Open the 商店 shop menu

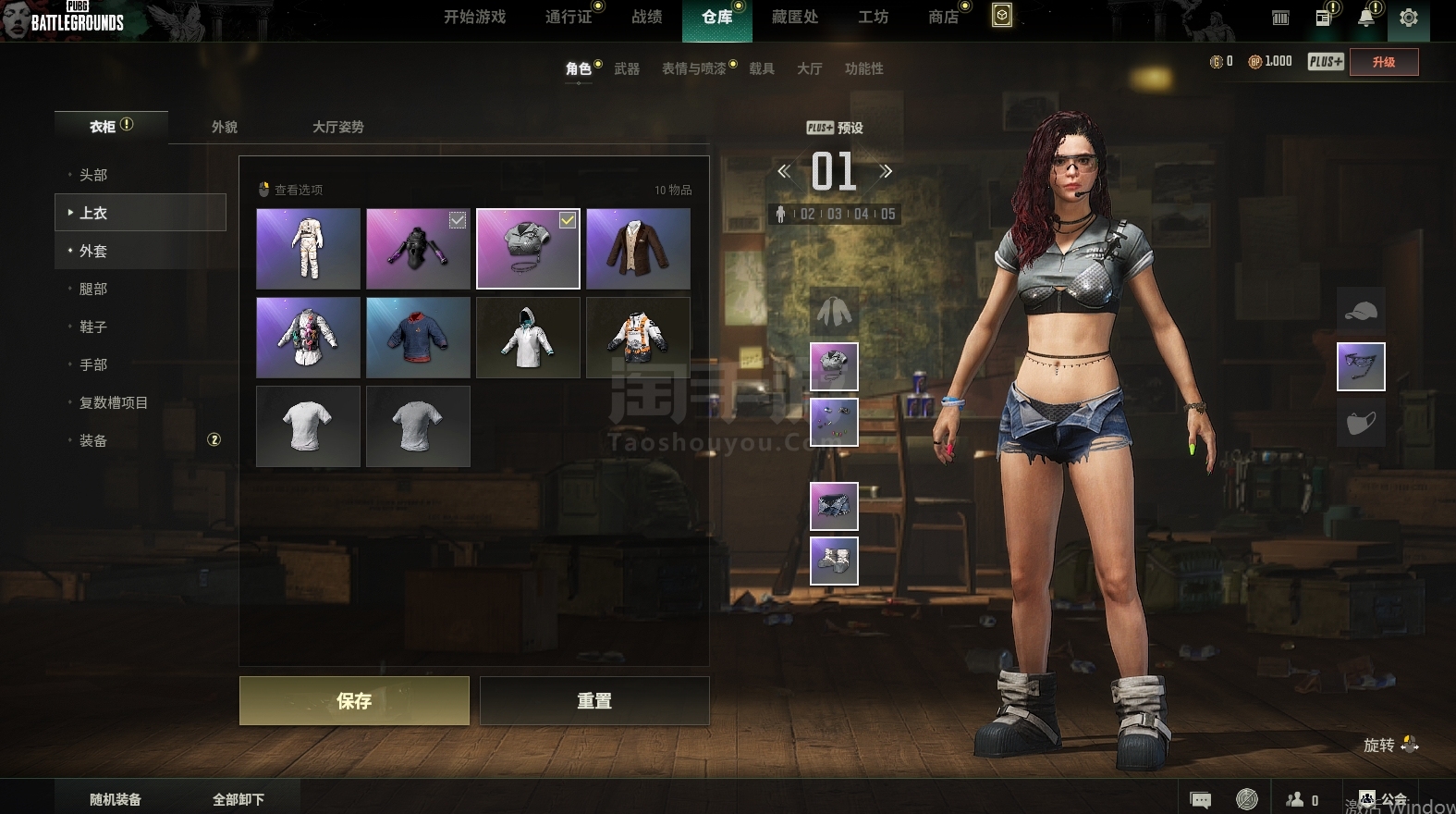[x=943, y=18]
